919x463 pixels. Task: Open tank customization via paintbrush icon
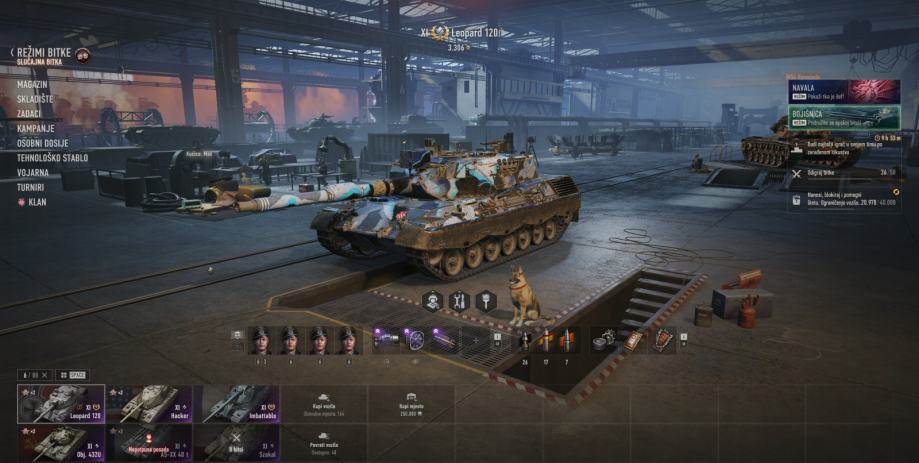coord(486,300)
